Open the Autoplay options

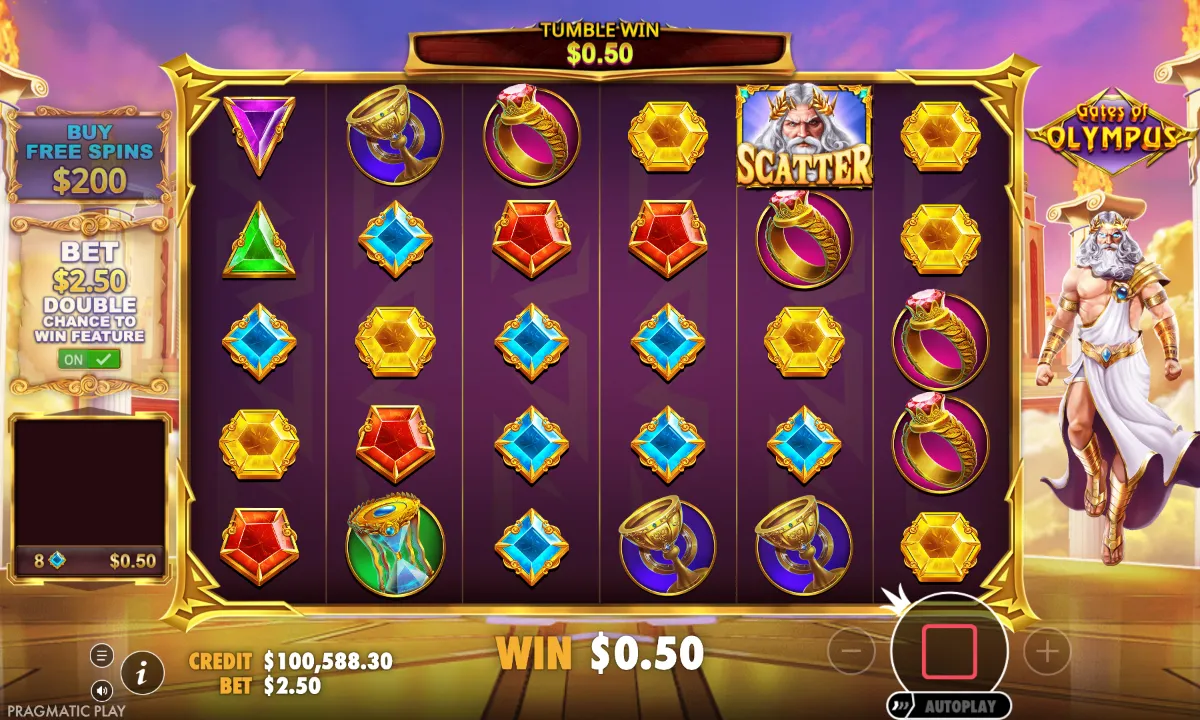tap(948, 705)
